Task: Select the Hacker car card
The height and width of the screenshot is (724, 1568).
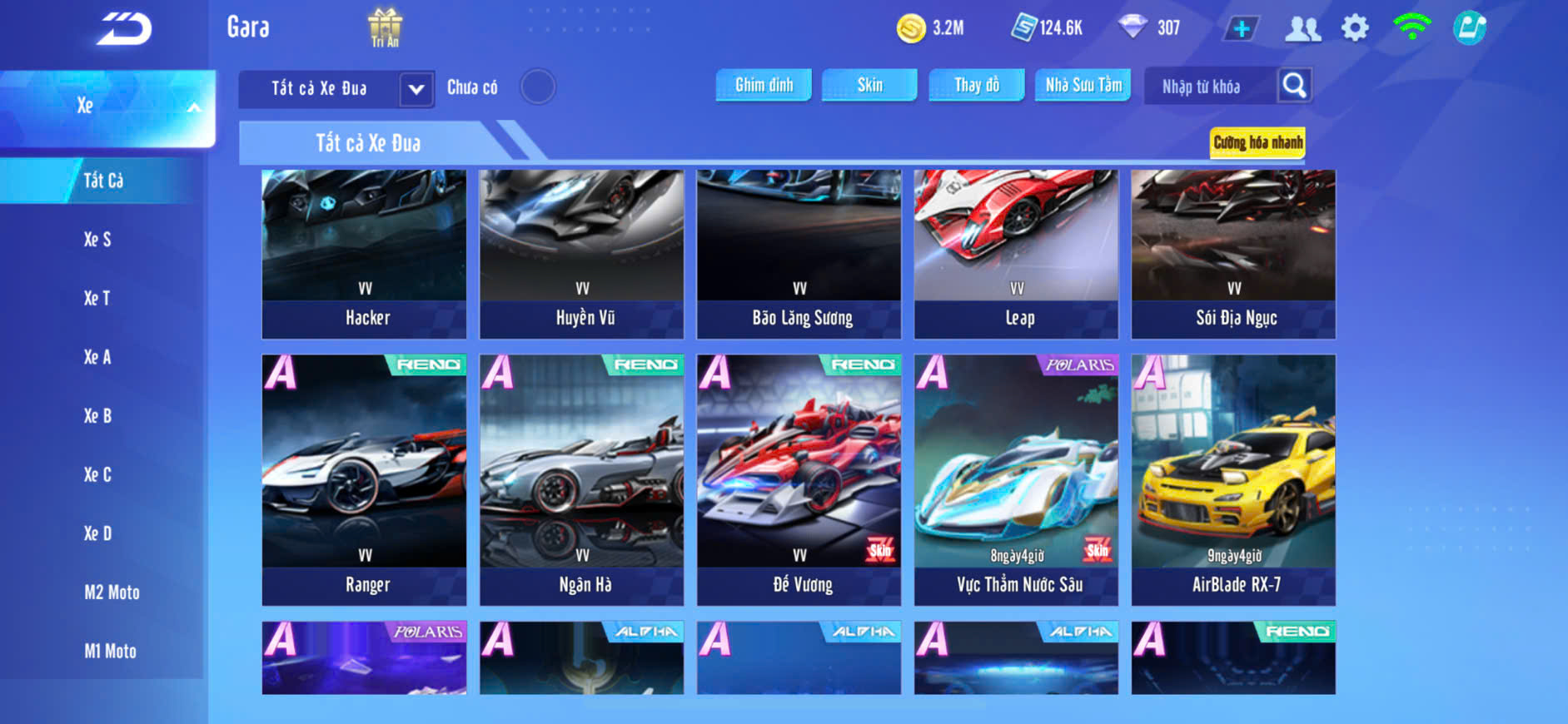Action: click(365, 254)
